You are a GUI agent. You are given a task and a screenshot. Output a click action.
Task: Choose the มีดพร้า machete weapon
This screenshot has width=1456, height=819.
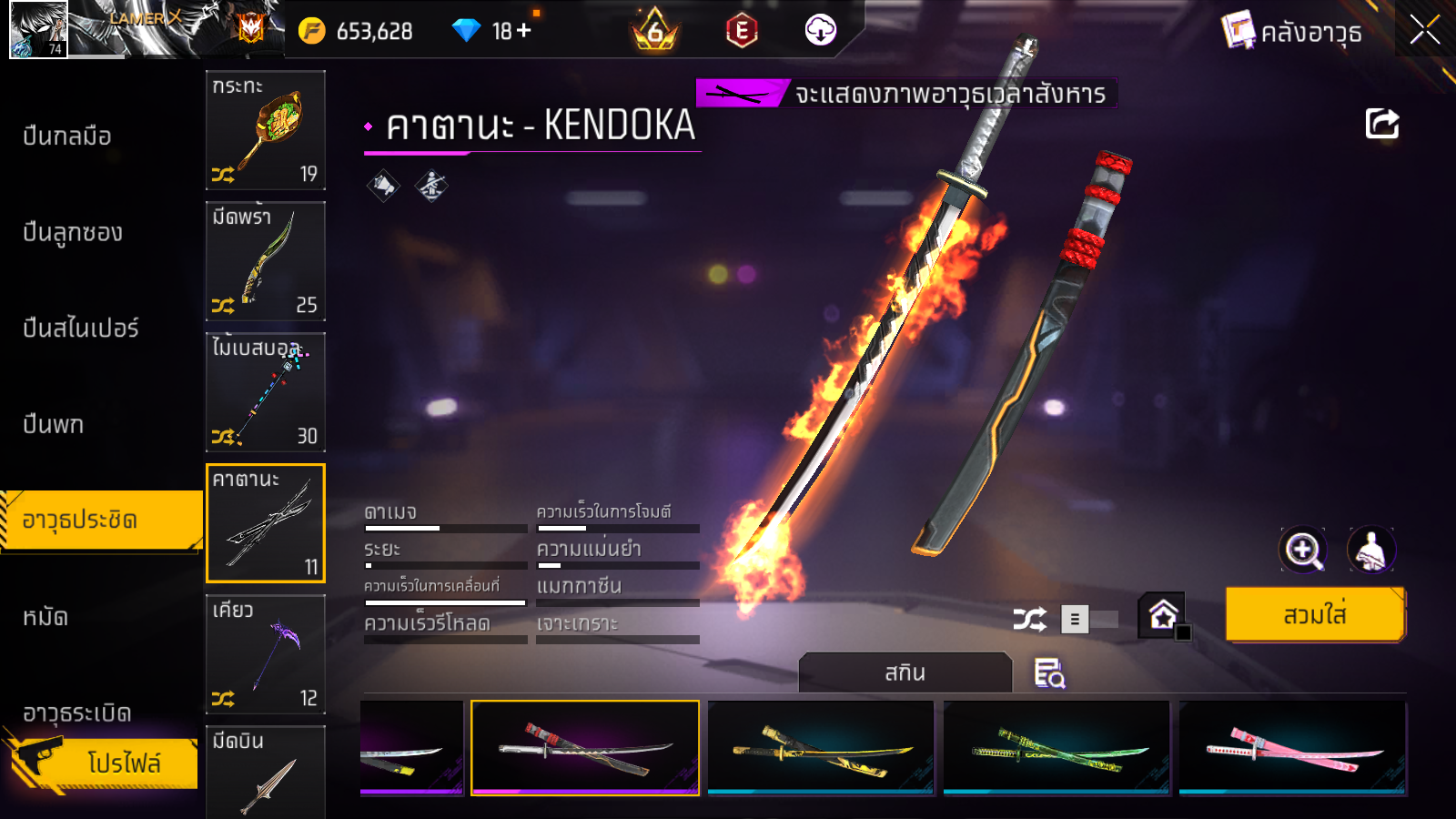(x=266, y=261)
